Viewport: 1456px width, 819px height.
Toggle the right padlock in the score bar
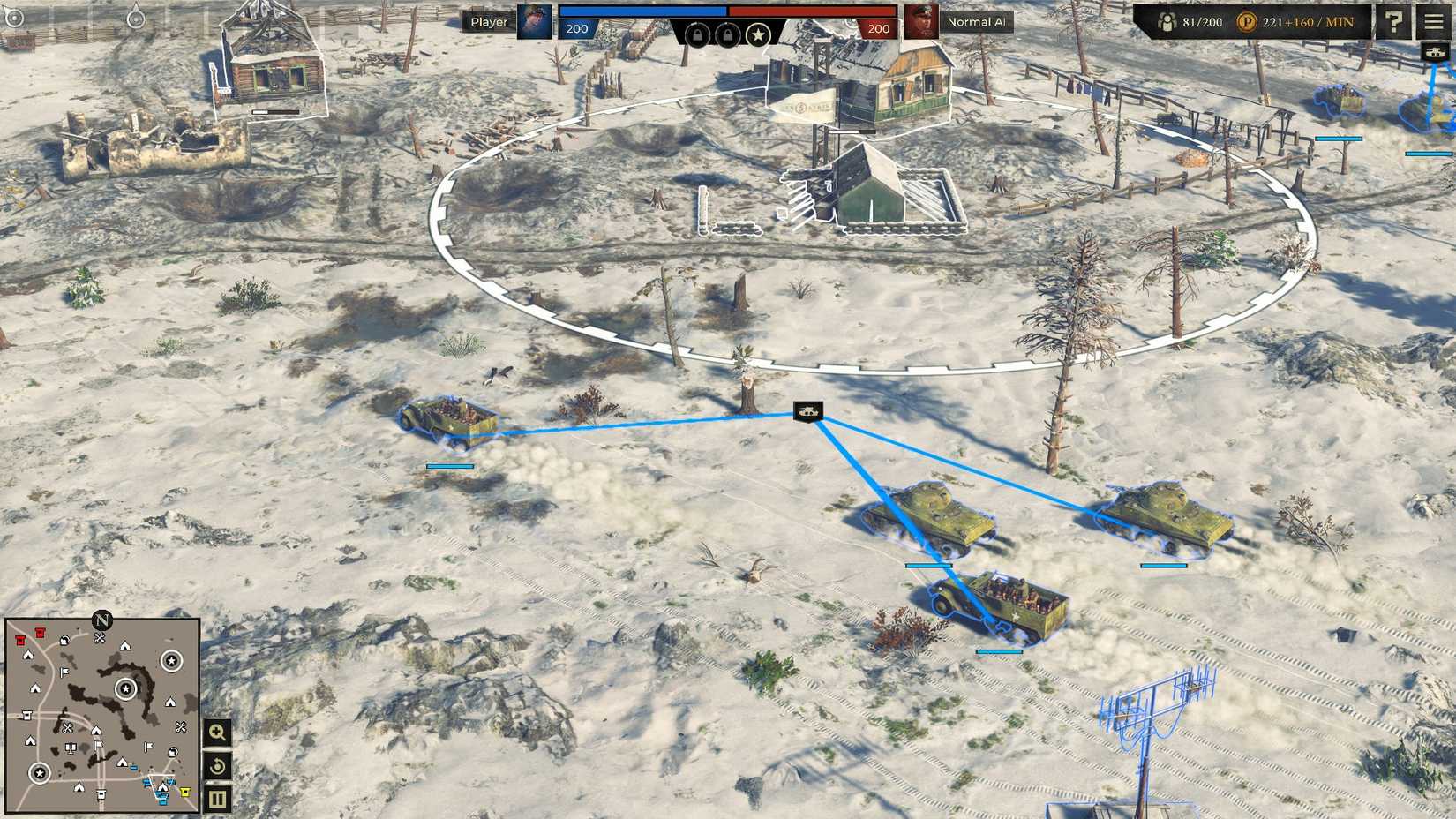point(726,37)
